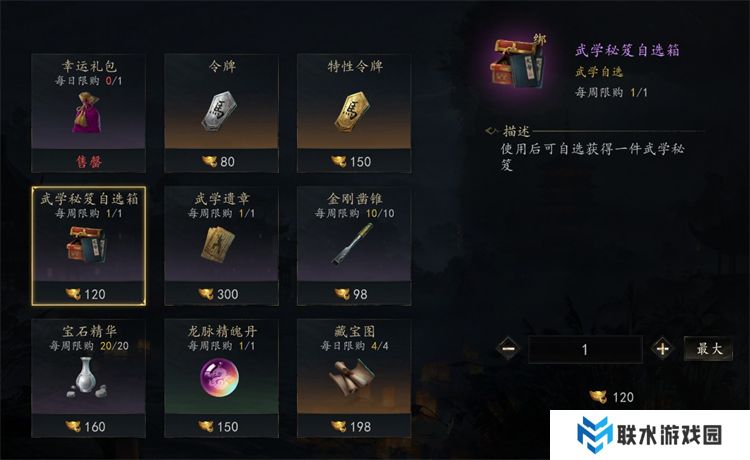
Task: Select the 幸运礼包 lucky gift bag item
Action: [89, 112]
